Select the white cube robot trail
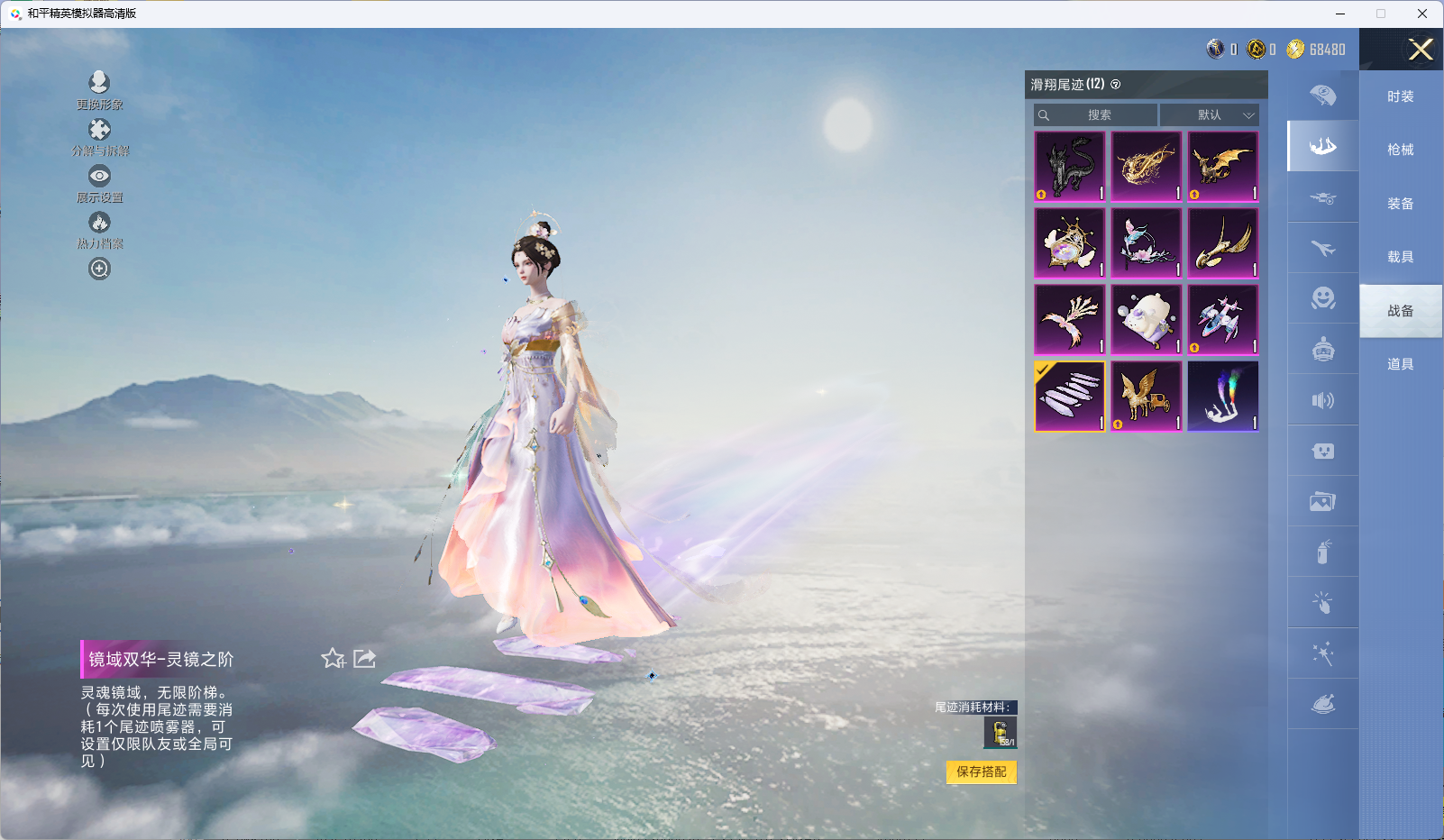1444x840 pixels. tap(1147, 320)
